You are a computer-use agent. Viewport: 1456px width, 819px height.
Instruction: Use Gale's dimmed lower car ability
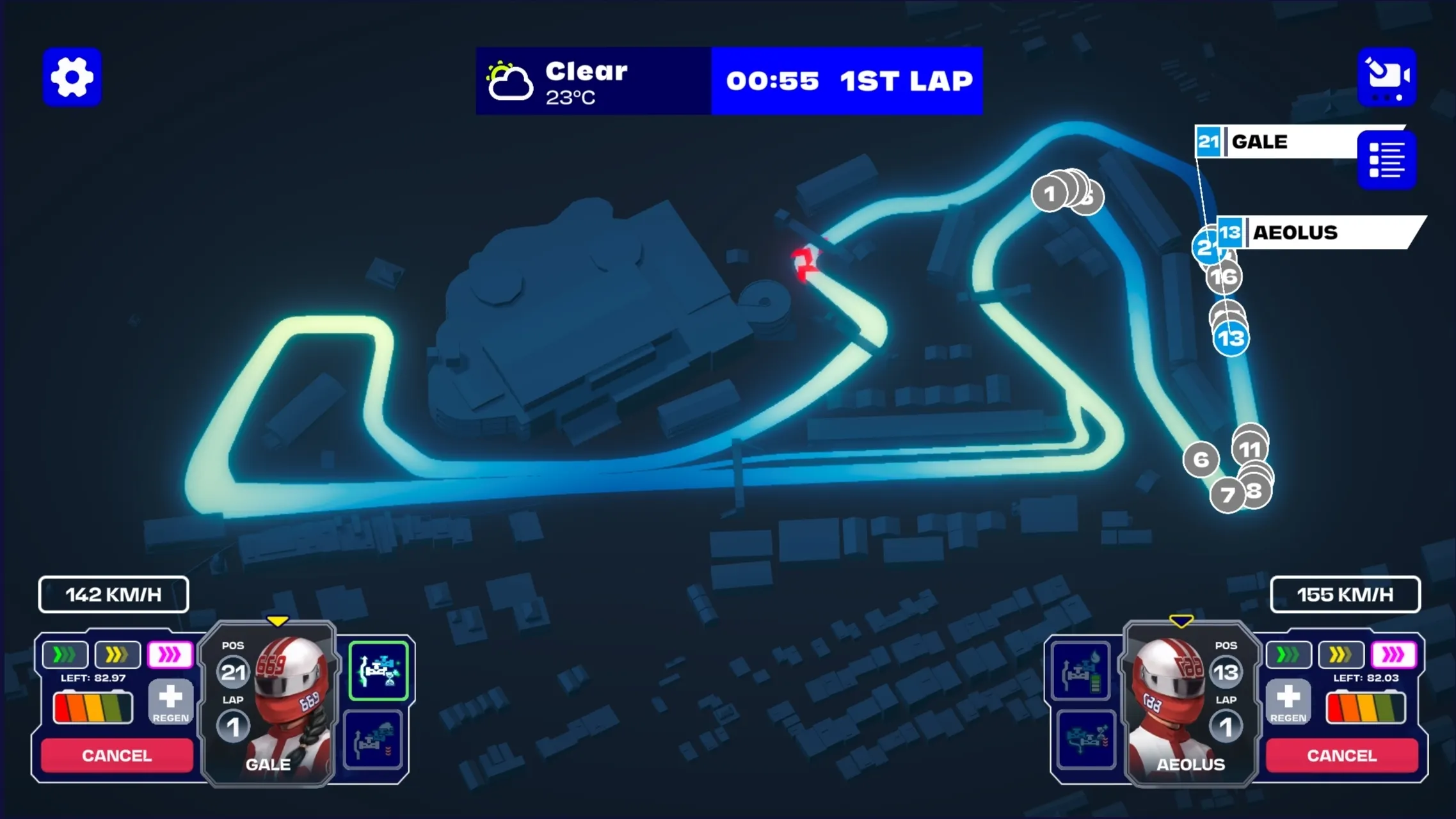pos(373,739)
